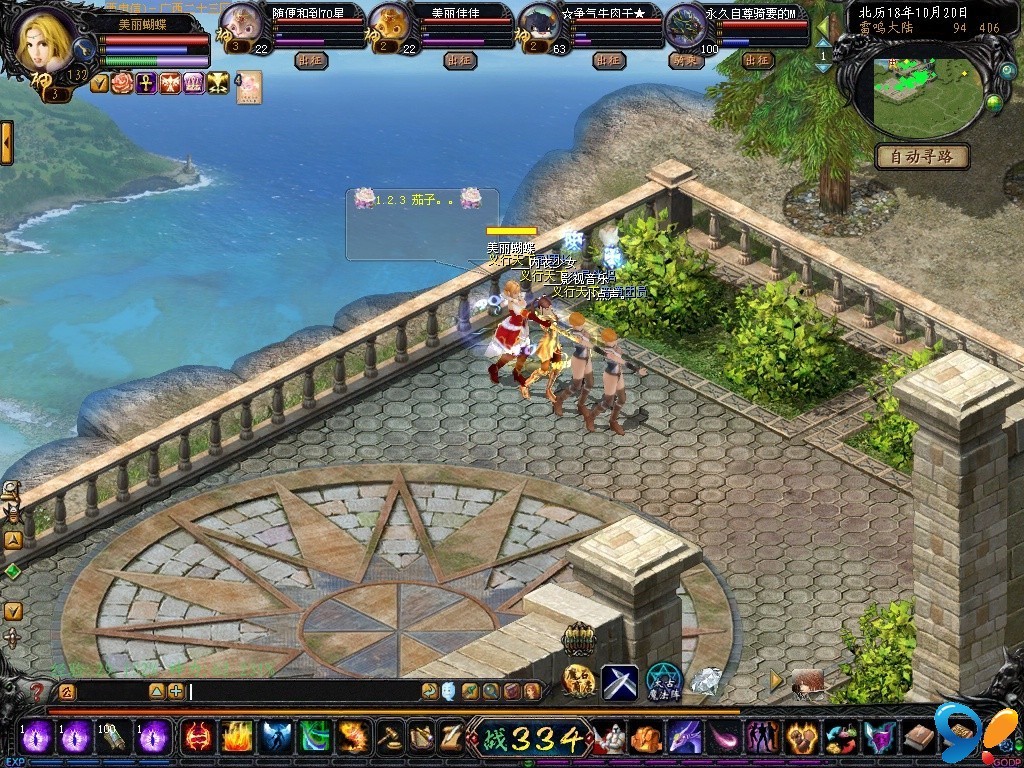Click the 自动寻路 auto-pathfinding button
Screen dimensions: 1024x768
923,157
